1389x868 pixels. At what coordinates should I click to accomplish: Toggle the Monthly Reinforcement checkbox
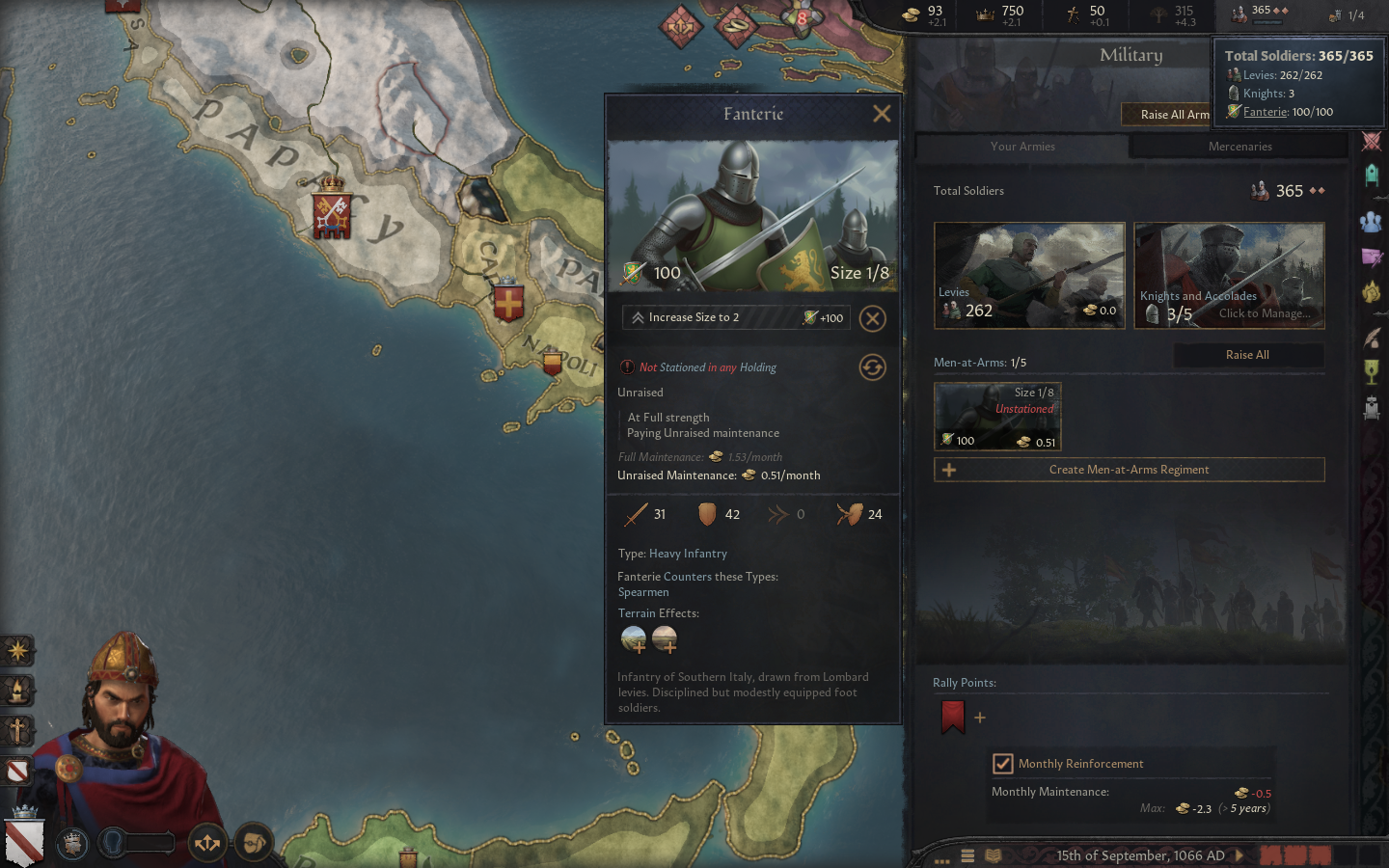(1003, 764)
